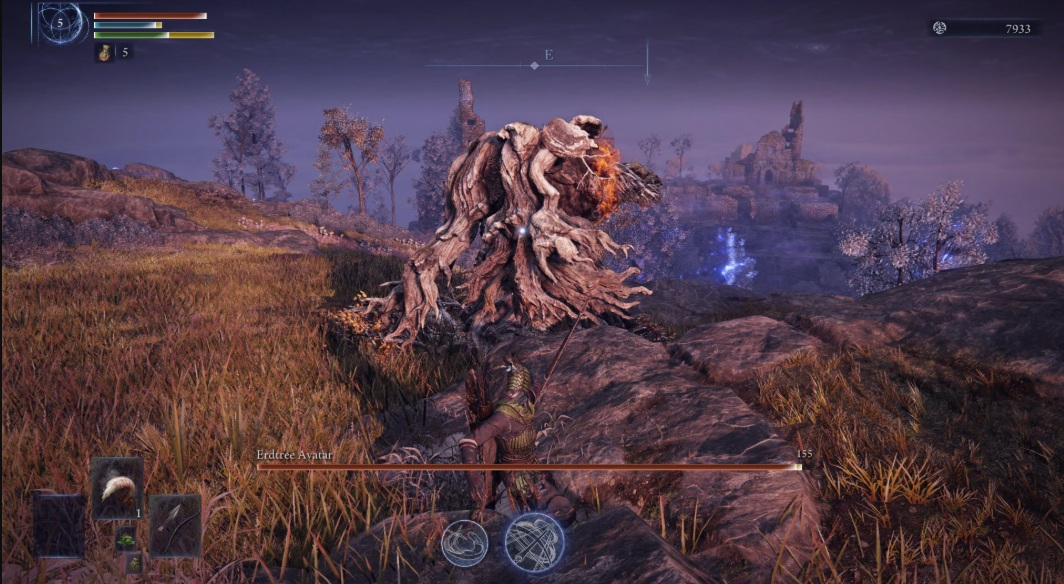Select the bow and arrow weapon slot

point(175,524)
